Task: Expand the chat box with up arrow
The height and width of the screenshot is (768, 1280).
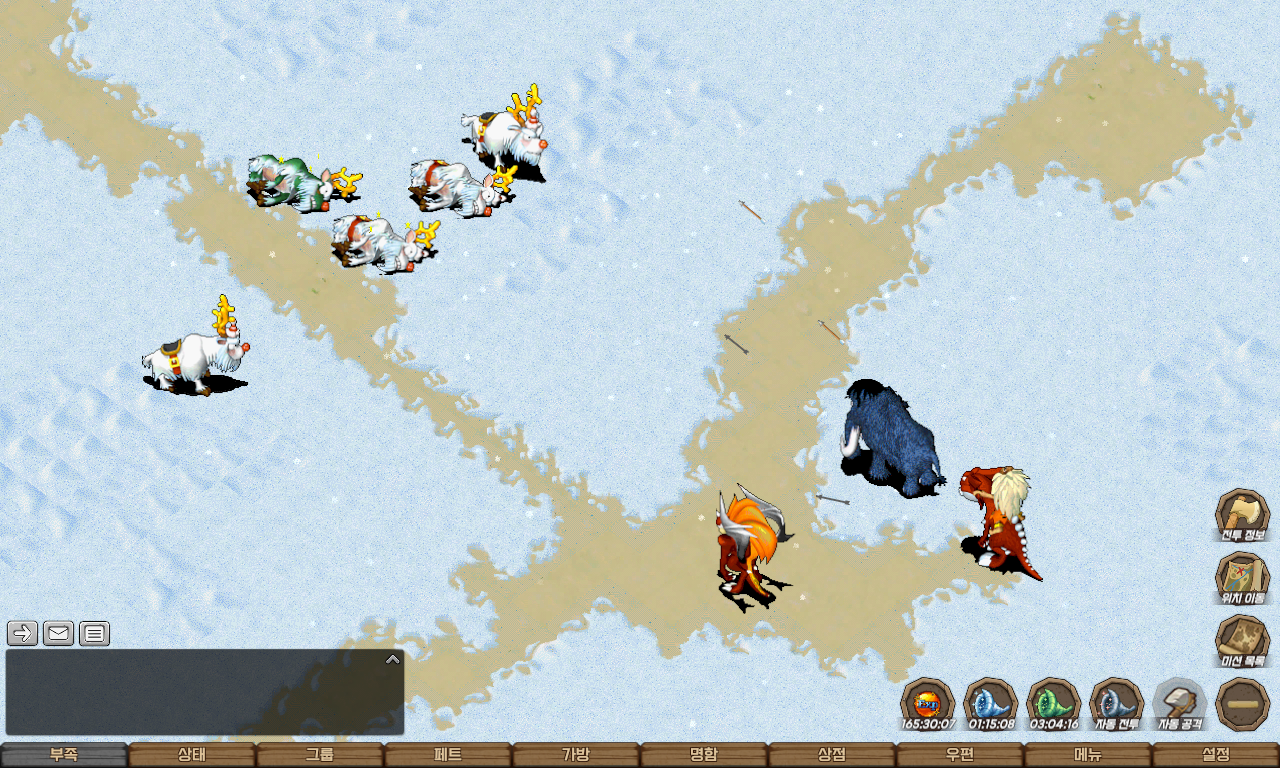Action: tap(393, 660)
